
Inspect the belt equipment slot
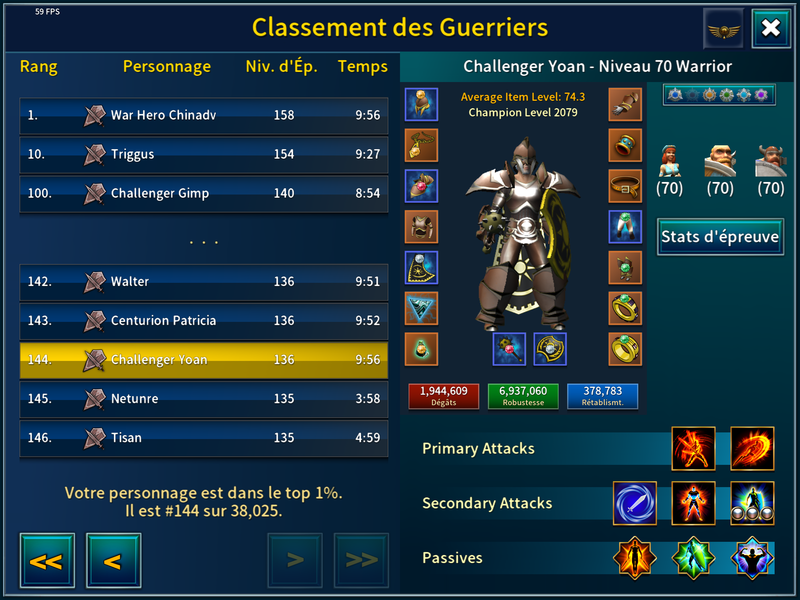[625, 185]
